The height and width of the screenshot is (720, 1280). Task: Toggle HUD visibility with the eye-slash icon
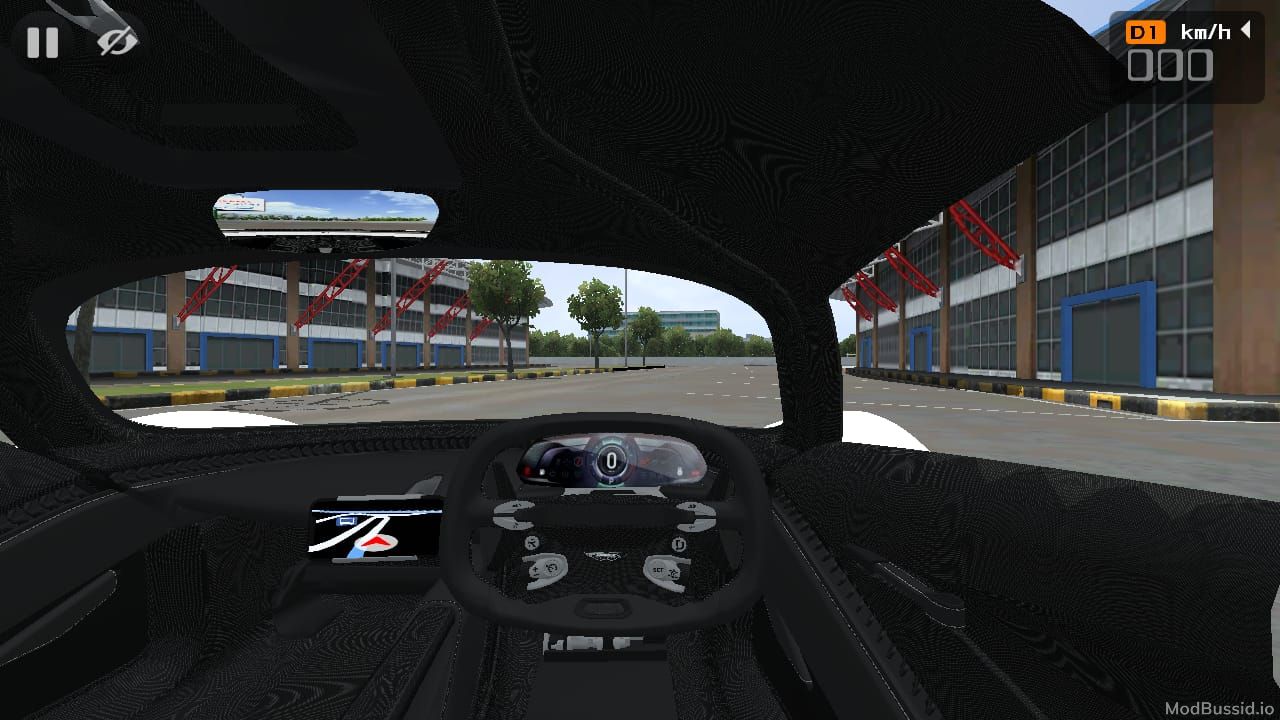point(115,42)
